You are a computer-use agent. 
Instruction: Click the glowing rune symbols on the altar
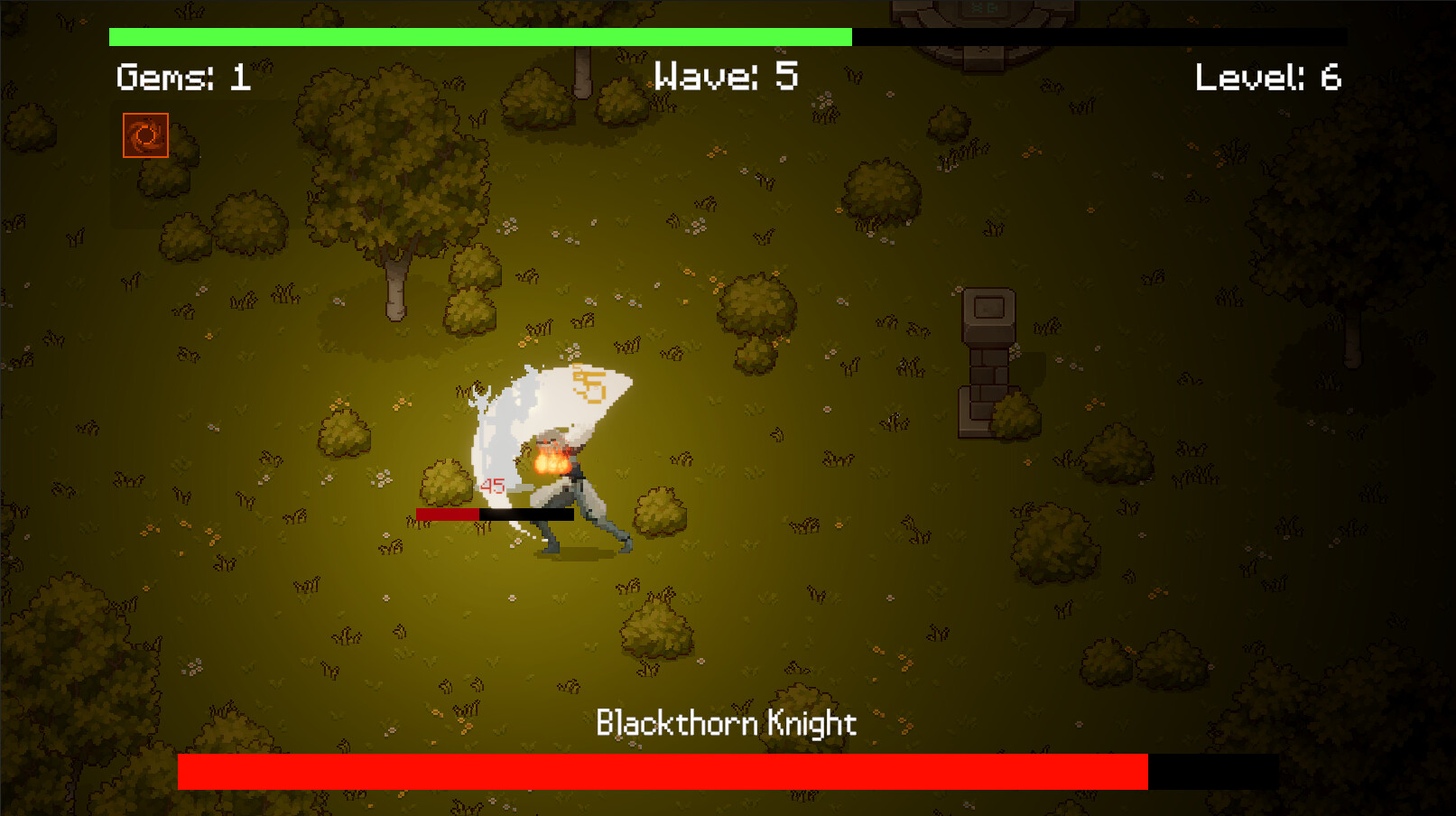pyautogui.click(x=984, y=9)
